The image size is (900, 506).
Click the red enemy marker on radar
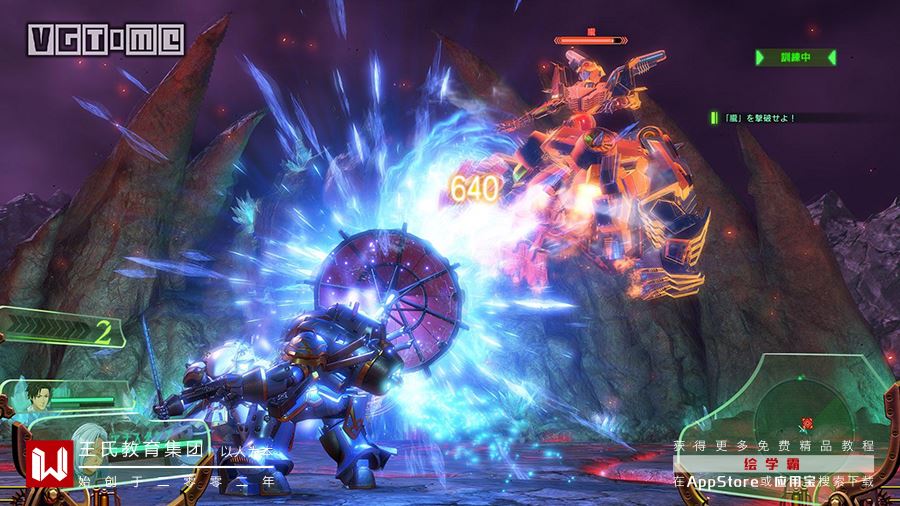pos(807,425)
